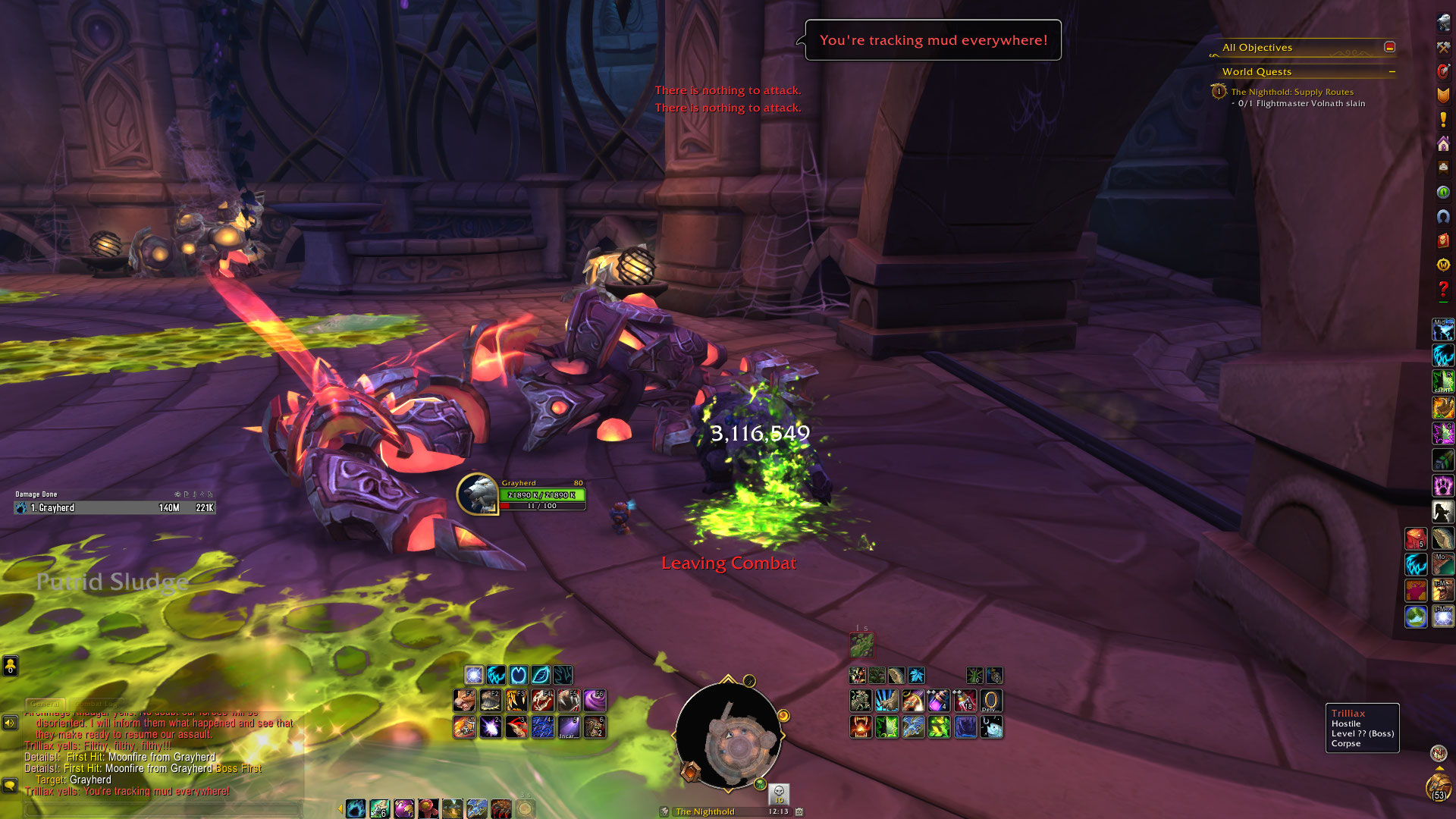Collapse the World Quests section
Screen dimensions: 1456x819
pyautogui.click(x=1392, y=72)
